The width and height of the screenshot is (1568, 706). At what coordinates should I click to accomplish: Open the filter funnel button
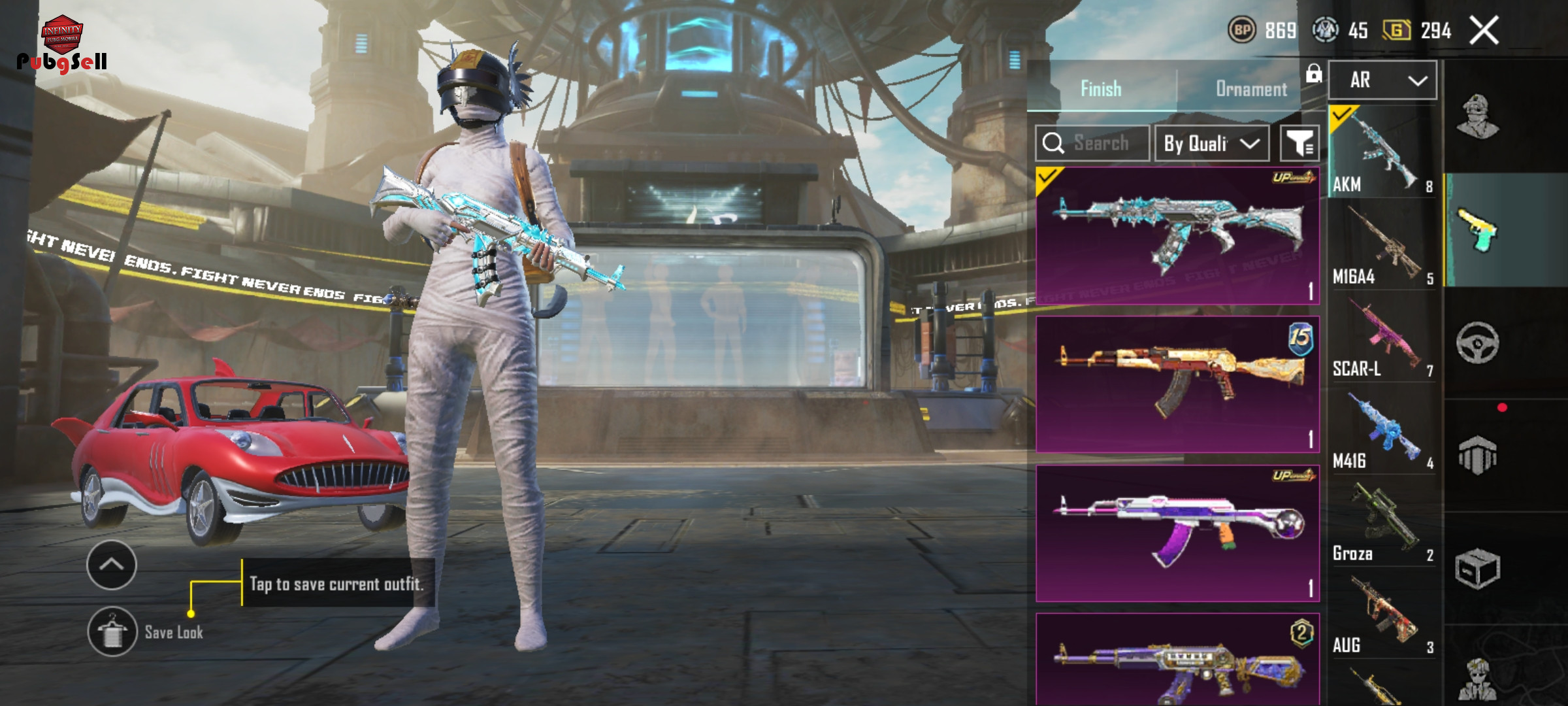click(1299, 143)
